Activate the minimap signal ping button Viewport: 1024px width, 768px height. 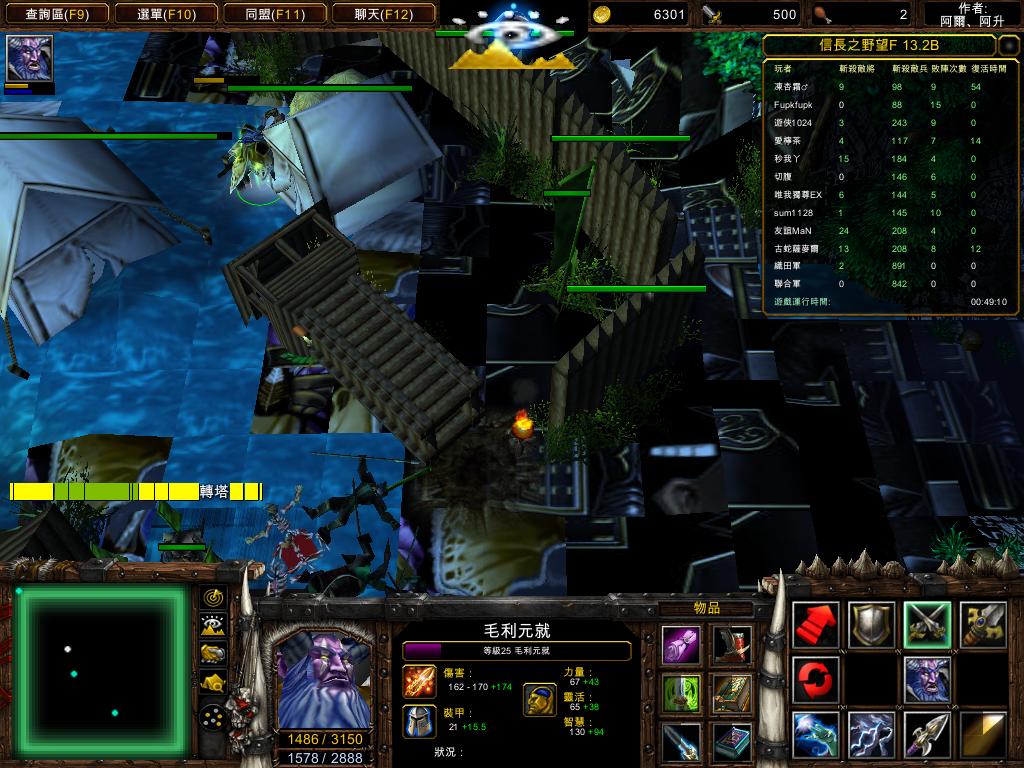pyautogui.click(x=213, y=597)
